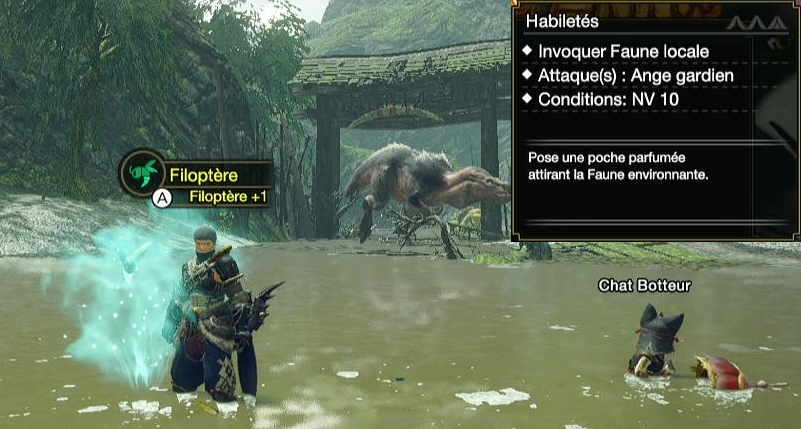Select the Filoptère insect icon
801x429 pixels.
(143, 173)
